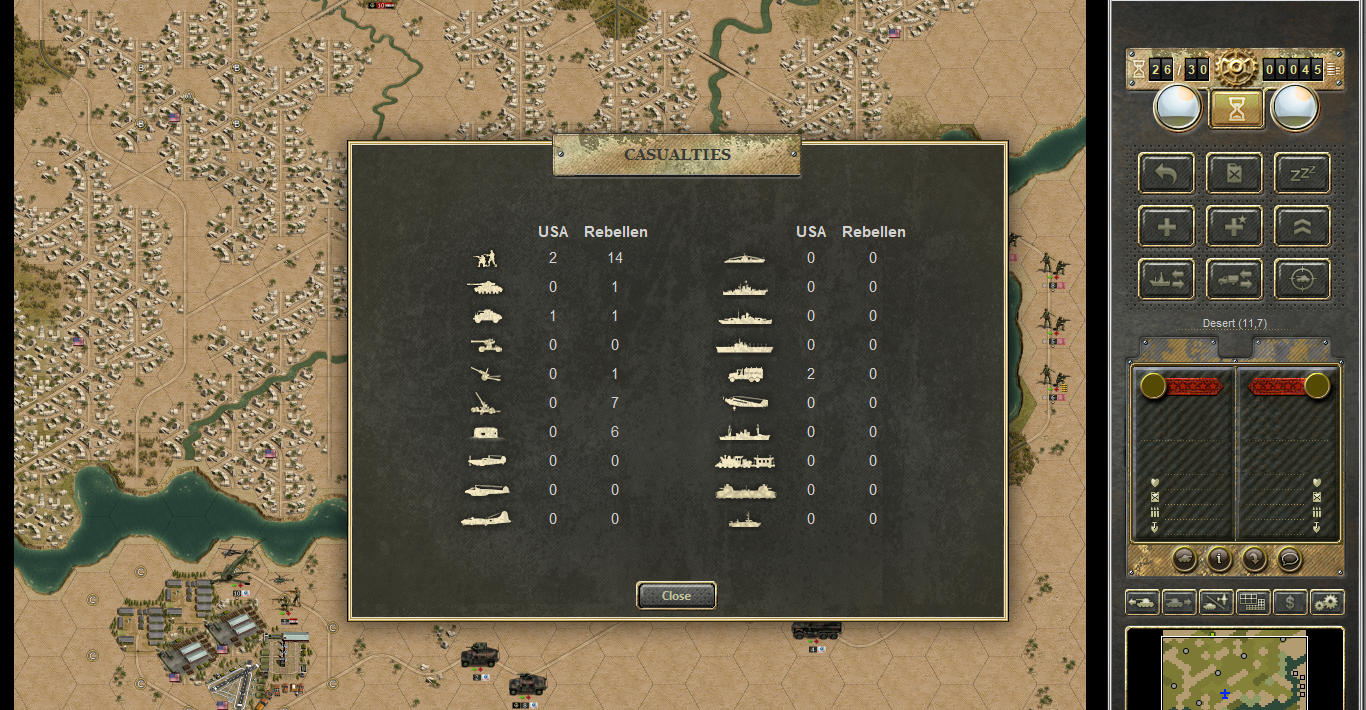Toggle the ship embark button
Screen dimensions: 1366x710
pos(1166,279)
